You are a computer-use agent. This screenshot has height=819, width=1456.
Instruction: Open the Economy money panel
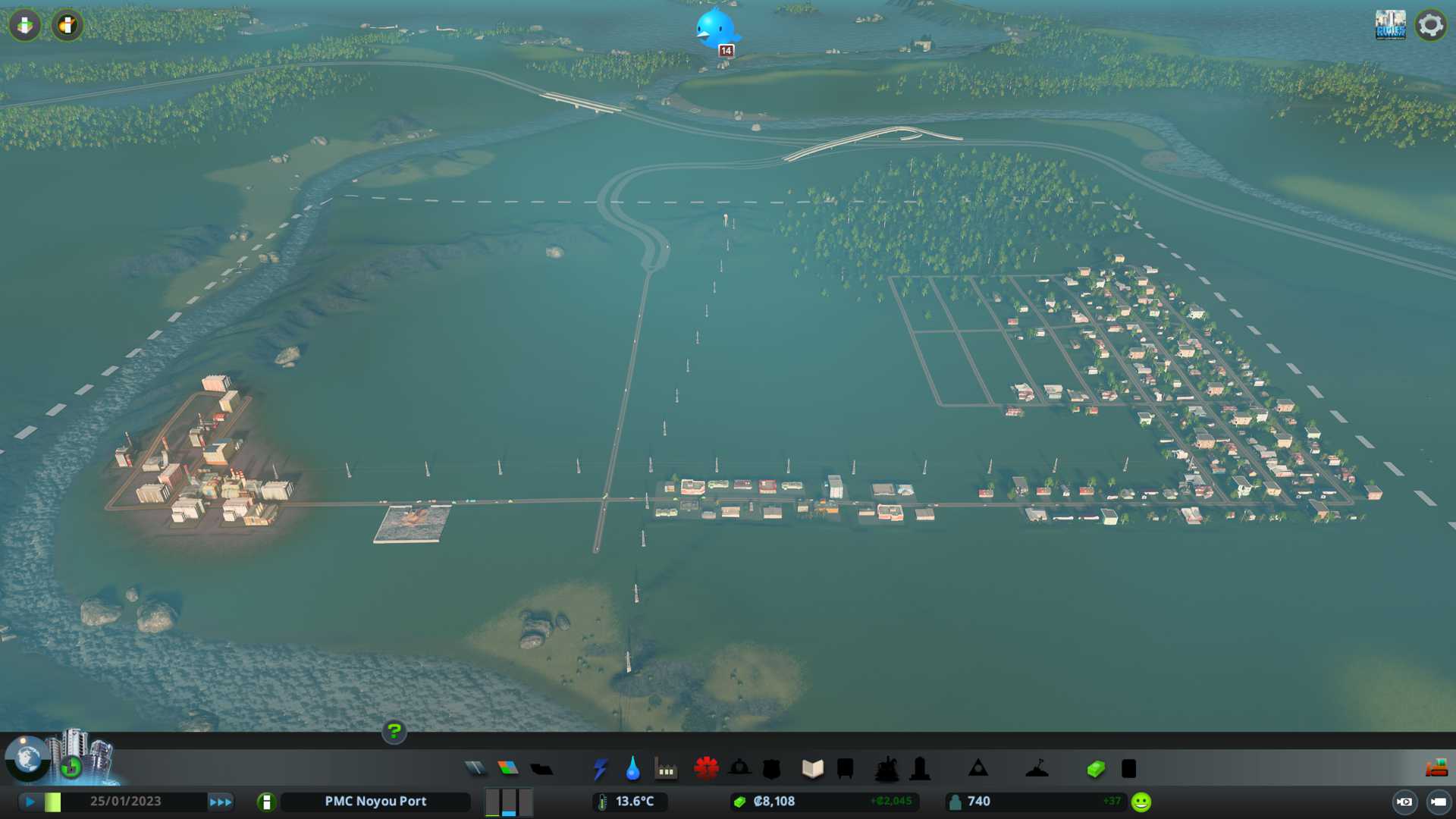point(1096,769)
